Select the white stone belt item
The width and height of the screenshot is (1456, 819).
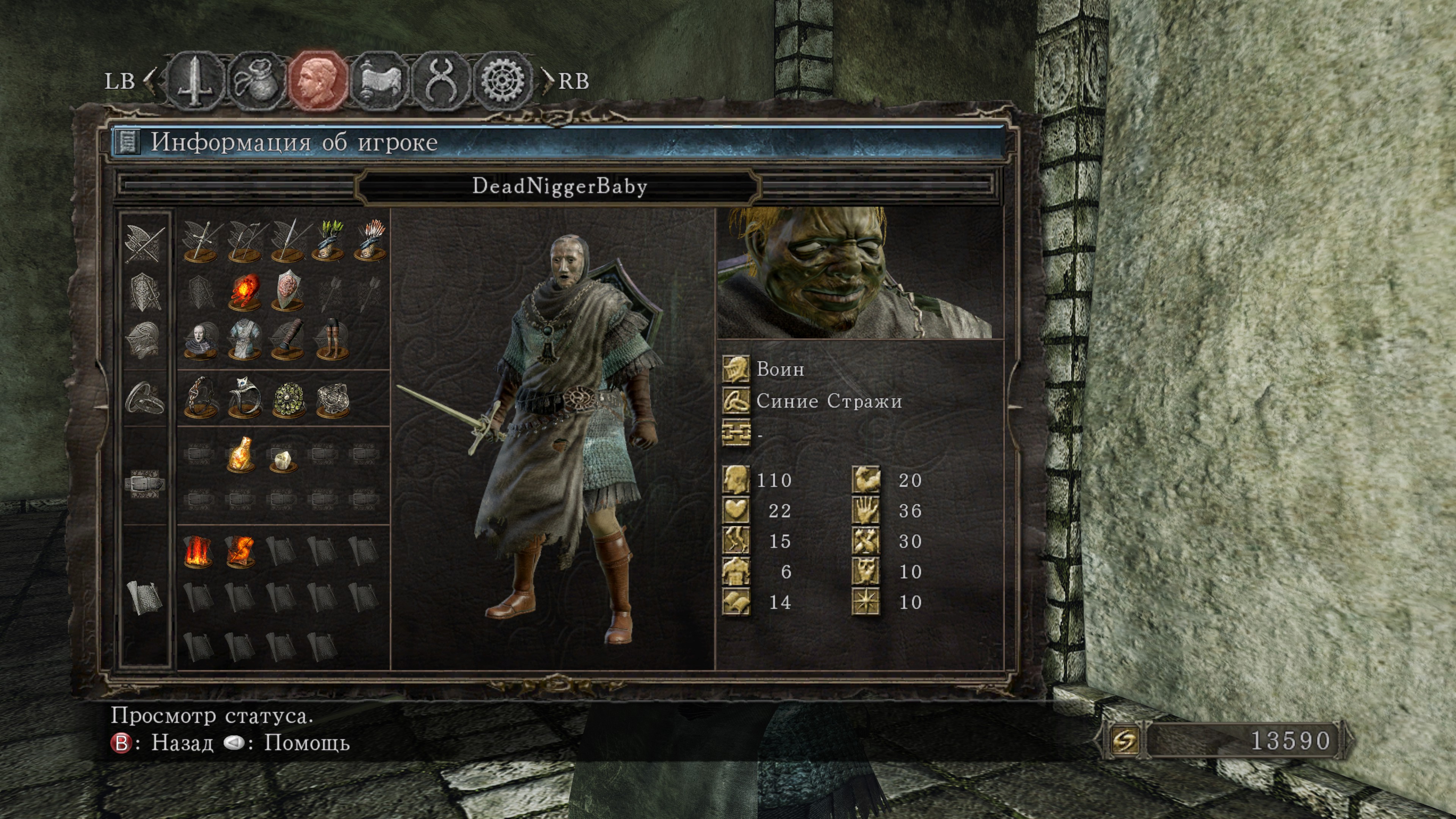coord(282,459)
